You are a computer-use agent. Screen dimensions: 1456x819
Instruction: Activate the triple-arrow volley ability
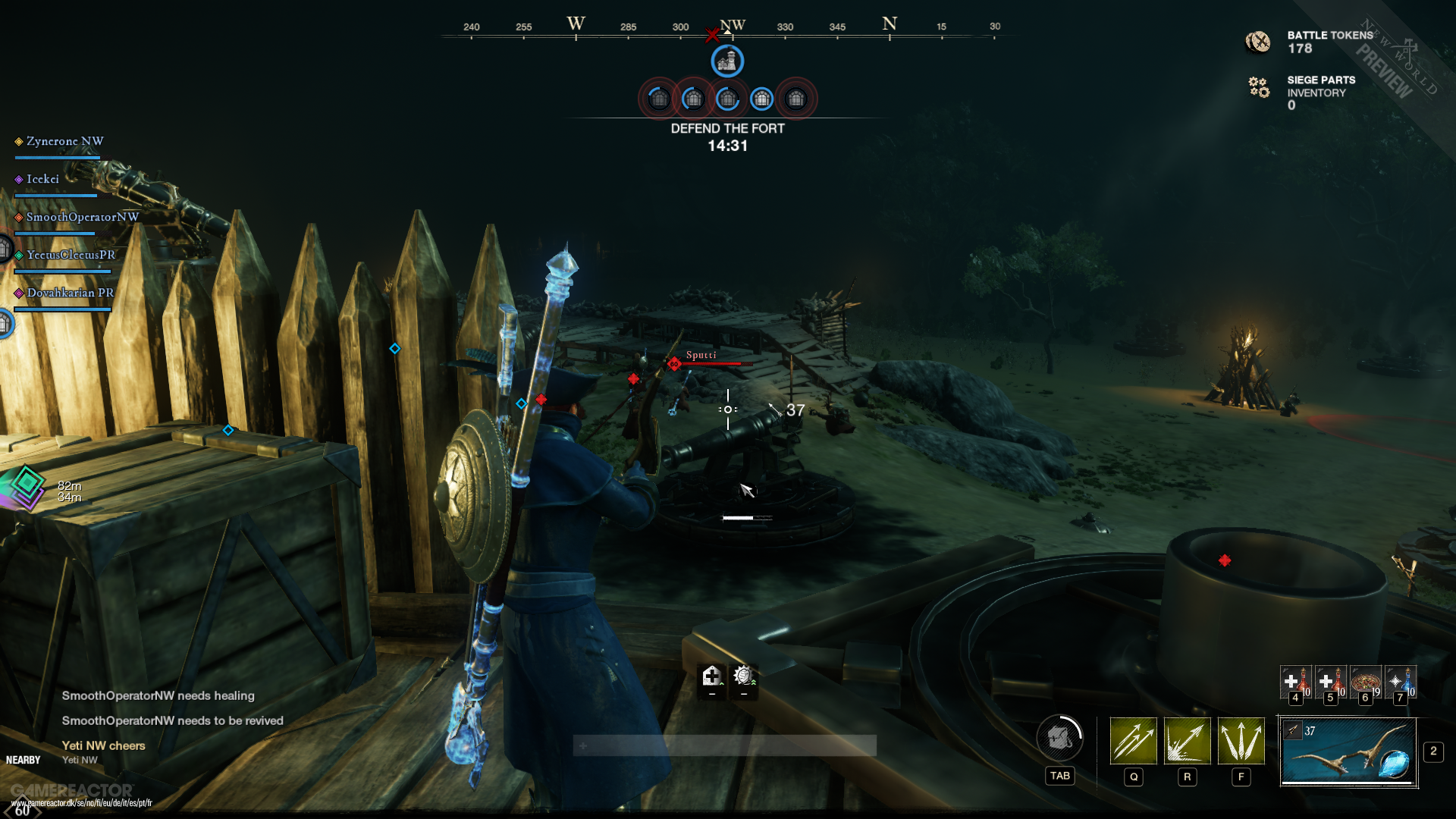1134,740
